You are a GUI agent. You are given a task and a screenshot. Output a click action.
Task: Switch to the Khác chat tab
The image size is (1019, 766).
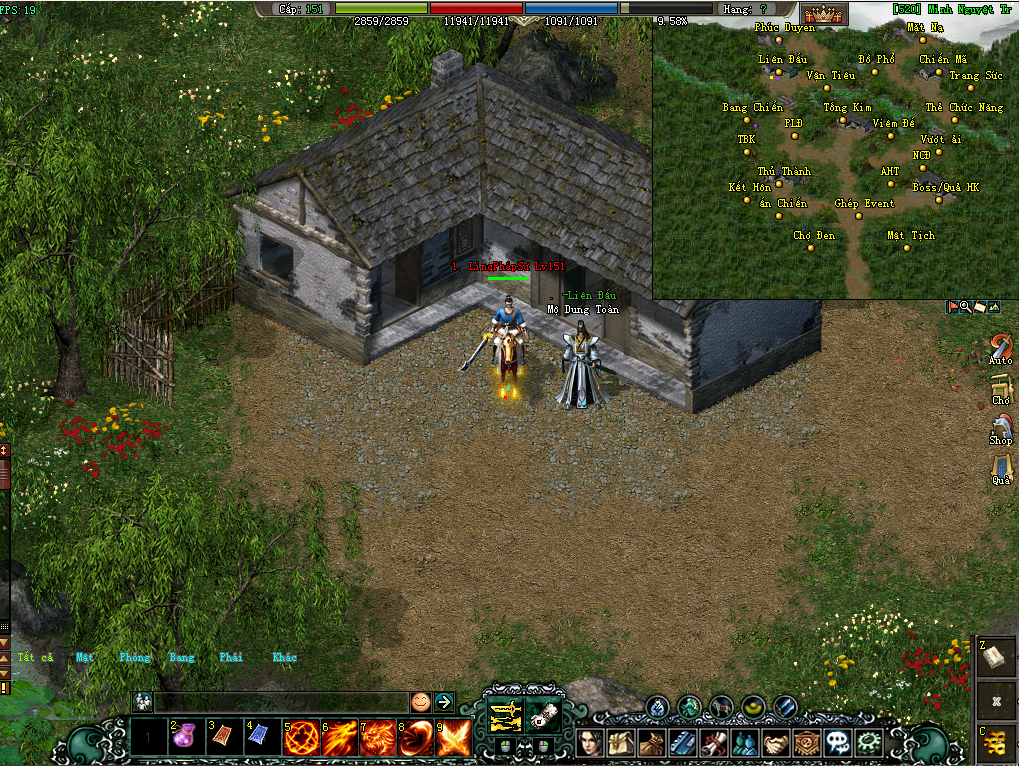pos(284,657)
